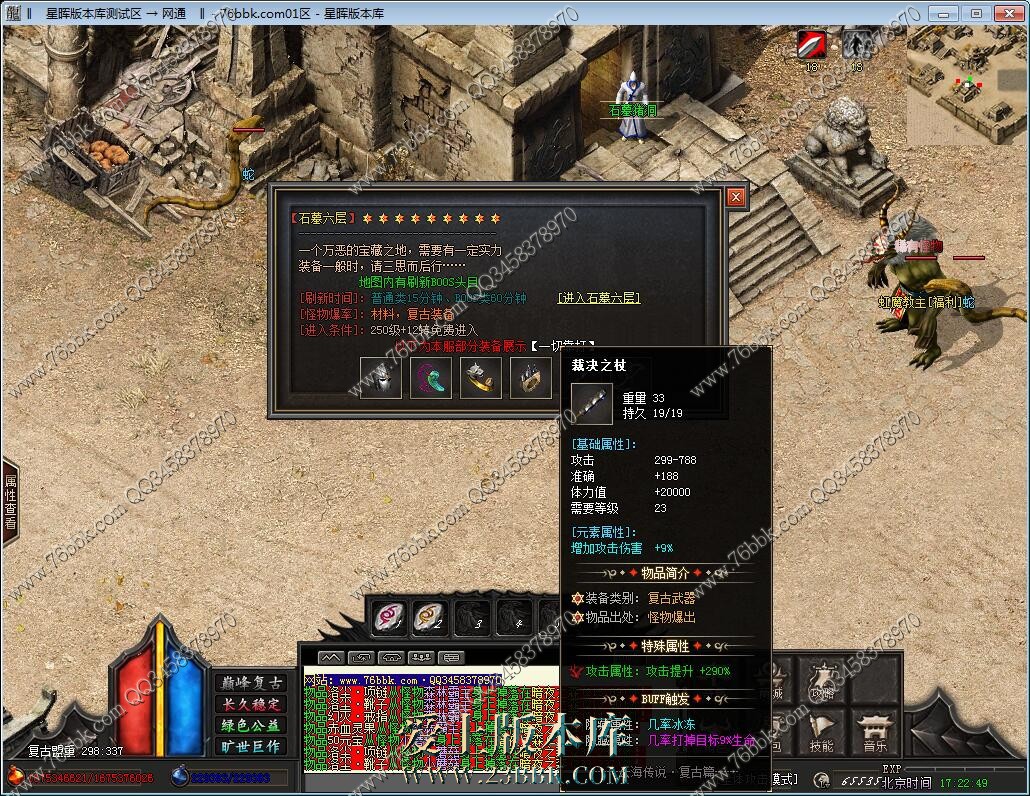Use the red swirl item in hotbar slot 1
The image size is (1030, 796).
389,617
